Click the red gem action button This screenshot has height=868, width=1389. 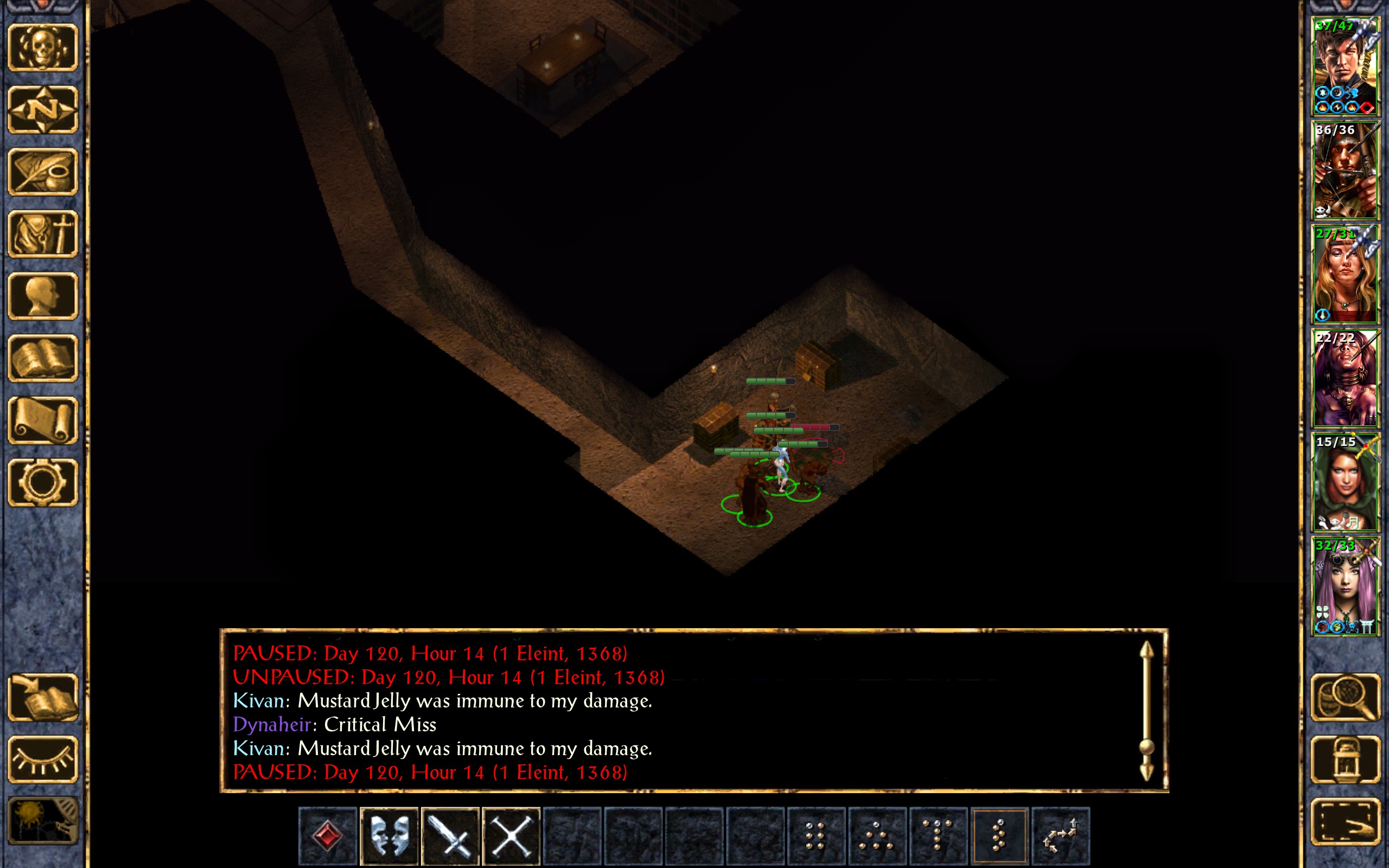328,836
